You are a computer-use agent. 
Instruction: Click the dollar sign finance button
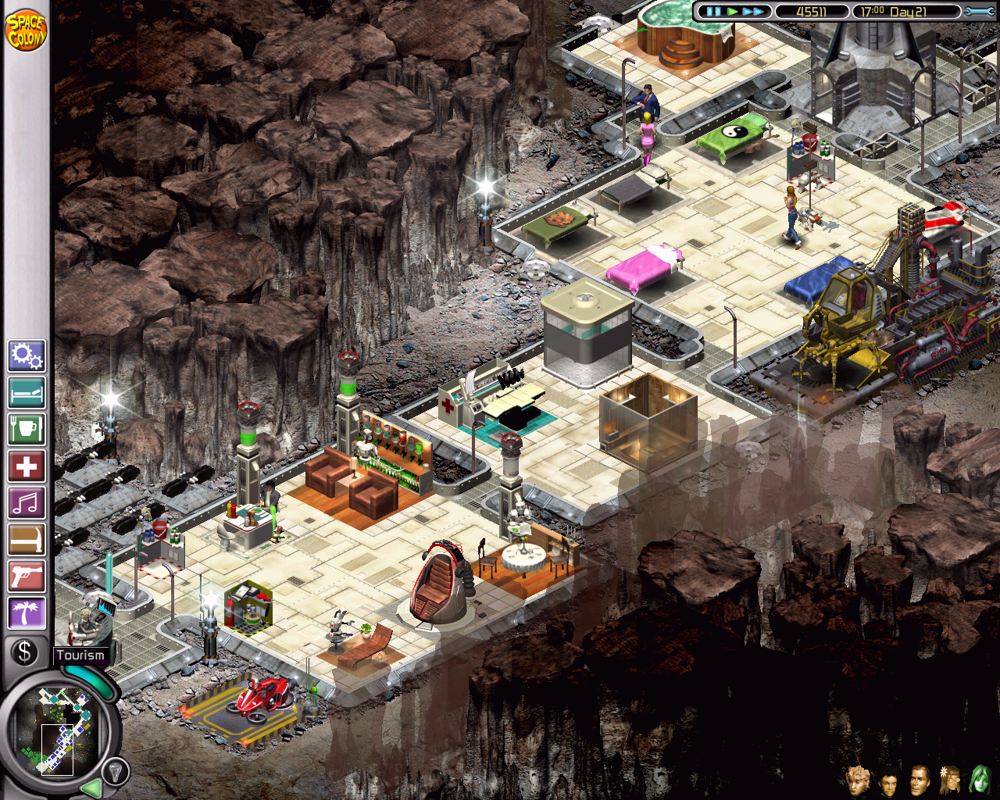[26, 651]
